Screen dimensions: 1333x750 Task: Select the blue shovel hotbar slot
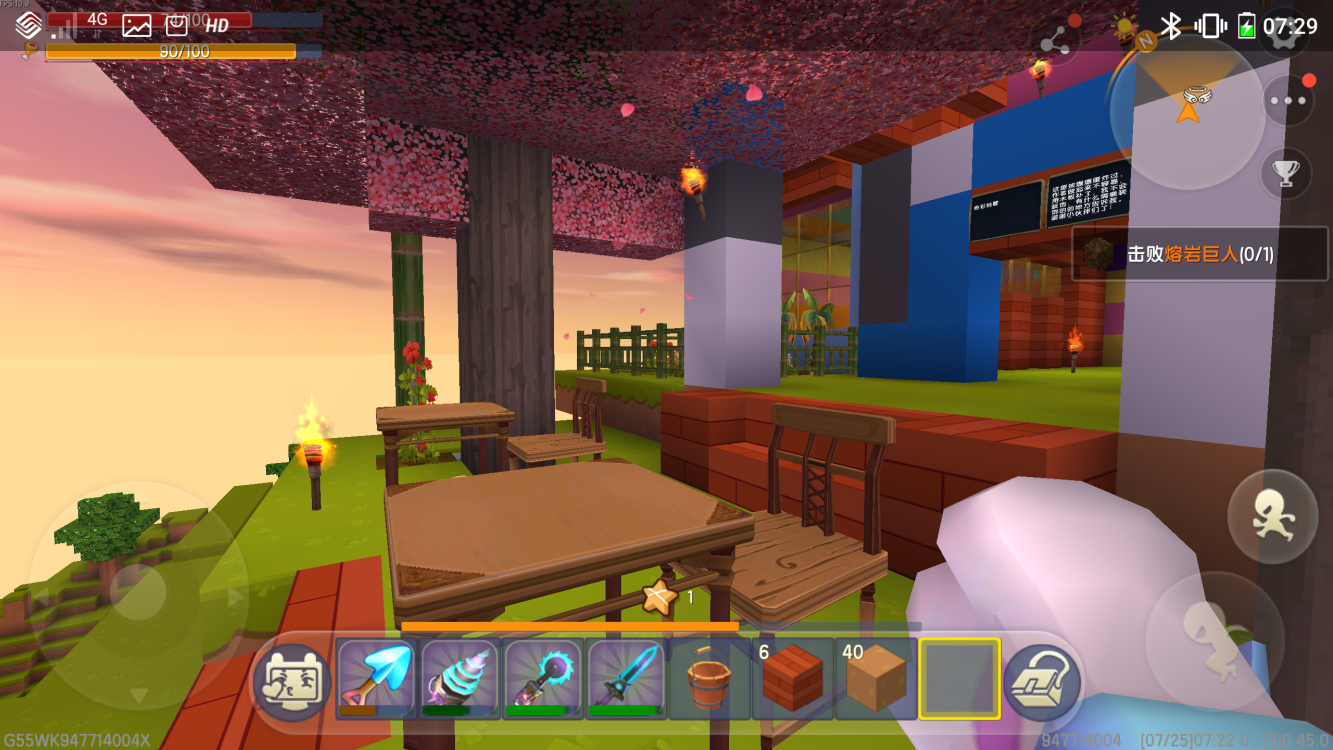pyautogui.click(x=377, y=679)
